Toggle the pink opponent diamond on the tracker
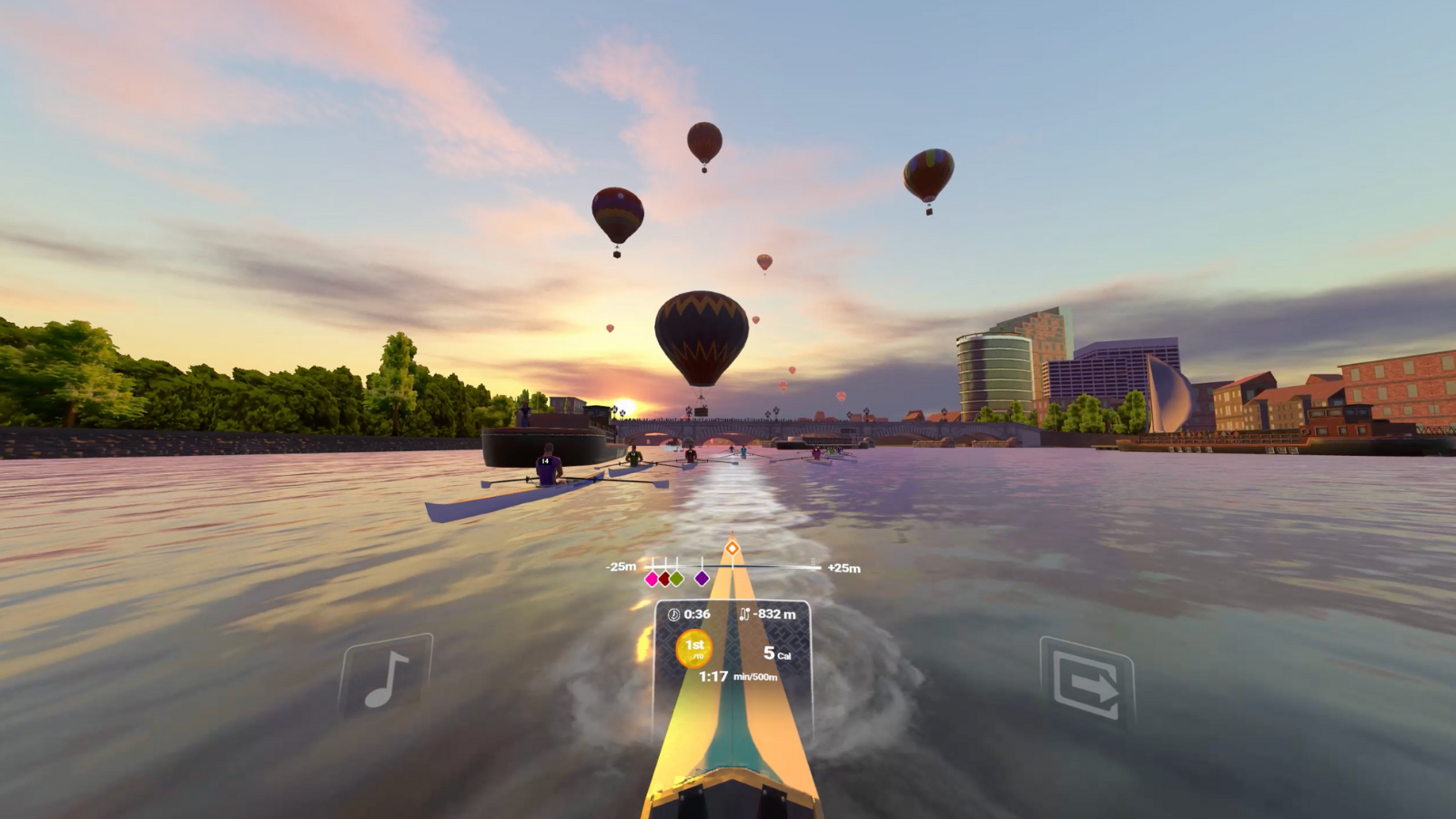The image size is (1456, 819). tap(652, 579)
